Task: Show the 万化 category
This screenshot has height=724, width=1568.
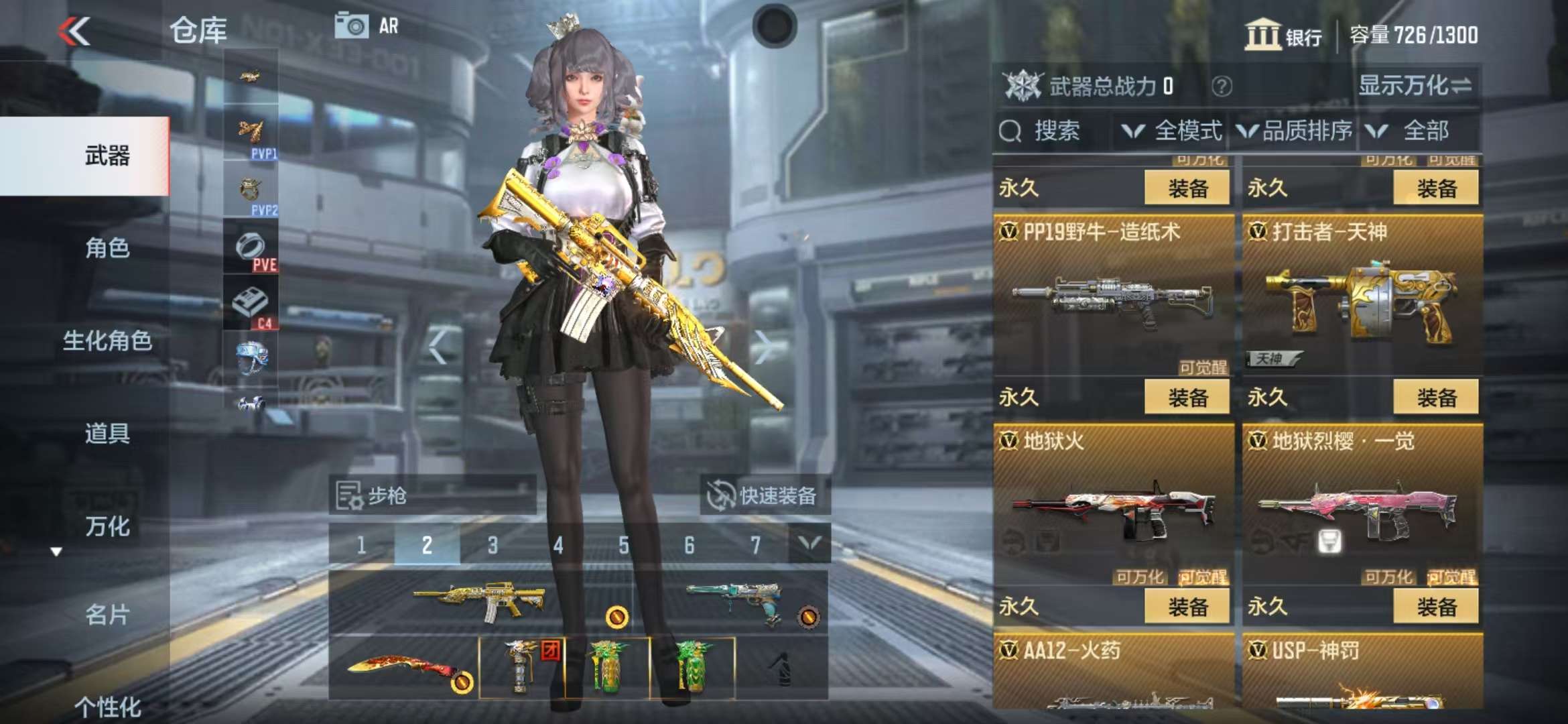Action: [x=107, y=526]
